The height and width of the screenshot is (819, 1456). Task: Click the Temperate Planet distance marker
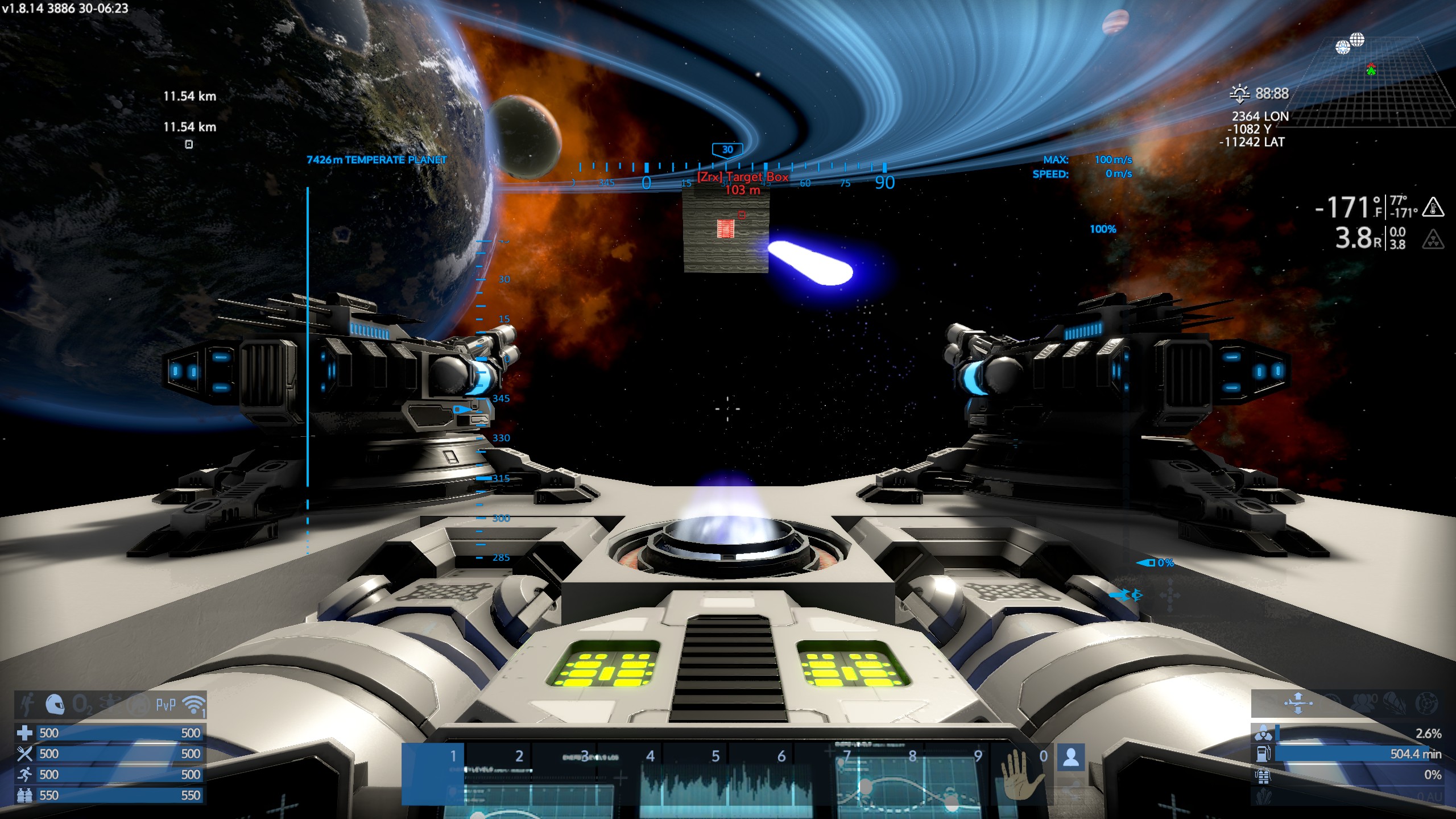377,160
